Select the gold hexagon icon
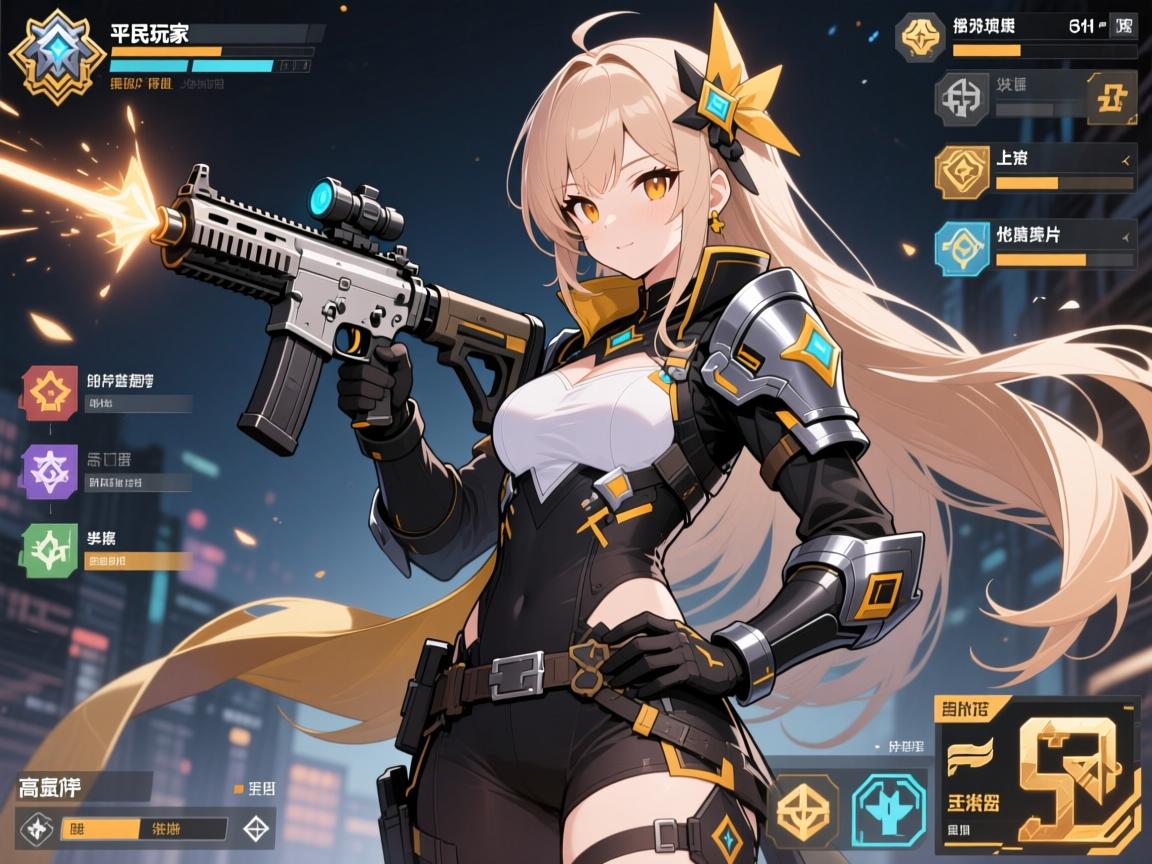This screenshot has width=1152, height=864. click(963, 172)
